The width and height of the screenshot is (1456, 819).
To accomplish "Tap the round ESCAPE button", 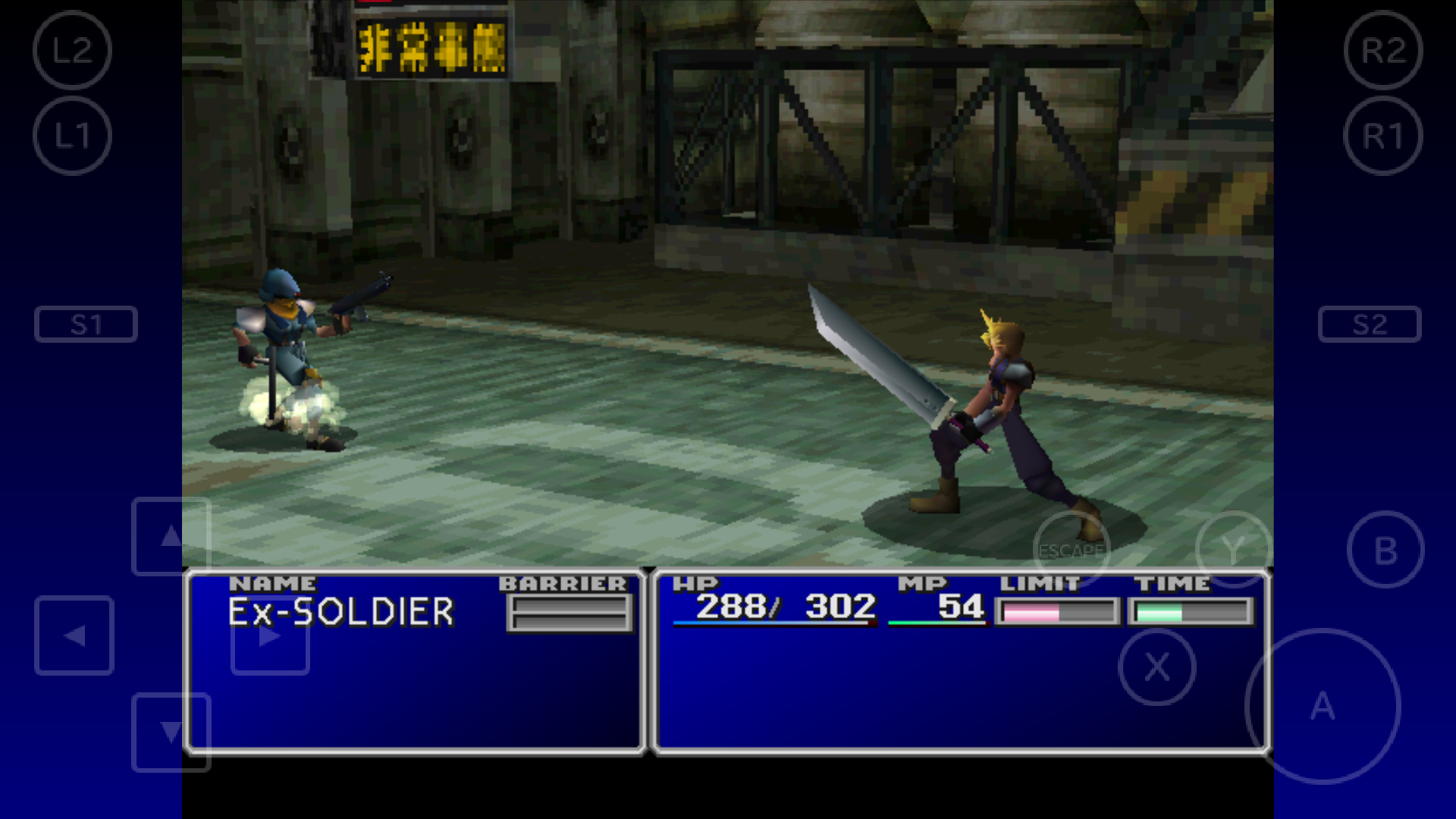I will click(x=1071, y=550).
